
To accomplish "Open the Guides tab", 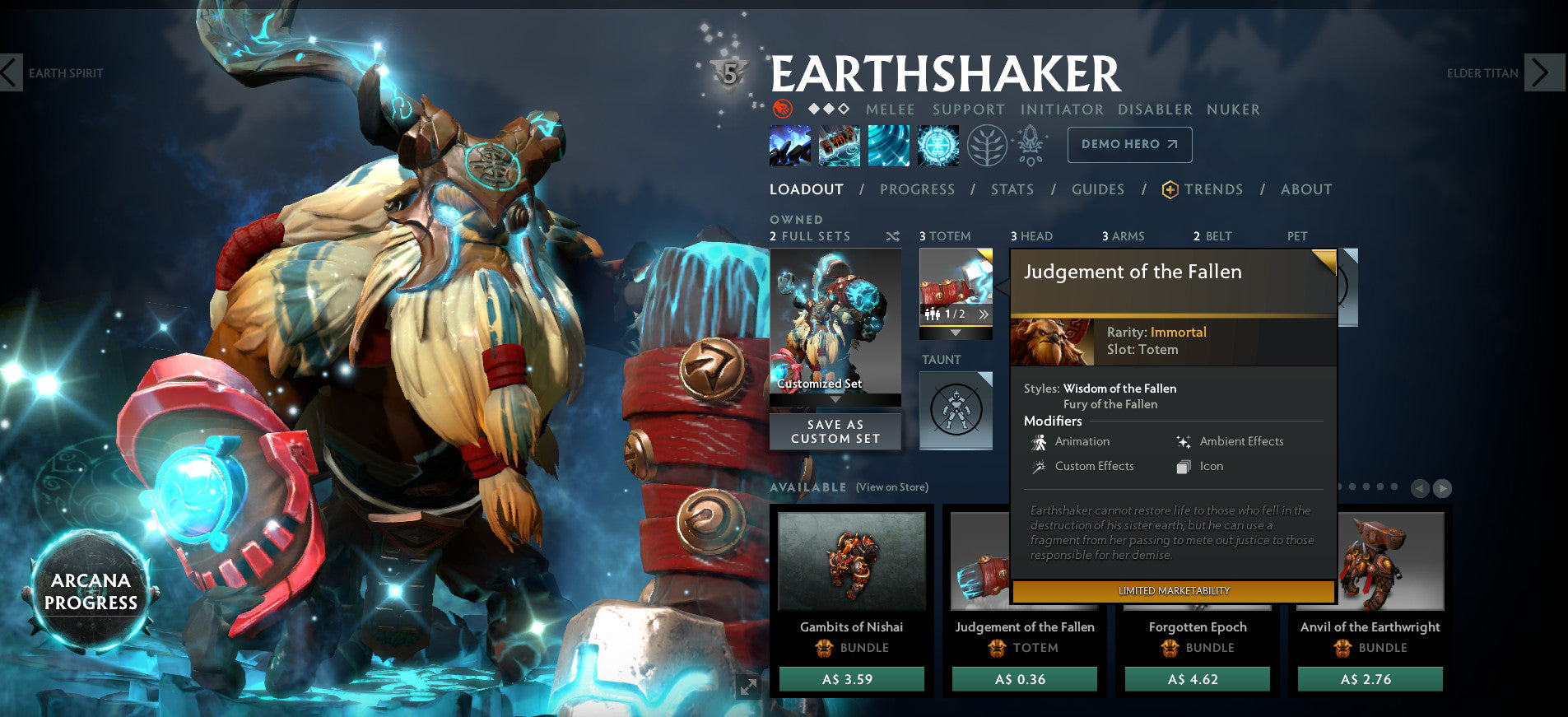I will pyautogui.click(x=1097, y=189).
